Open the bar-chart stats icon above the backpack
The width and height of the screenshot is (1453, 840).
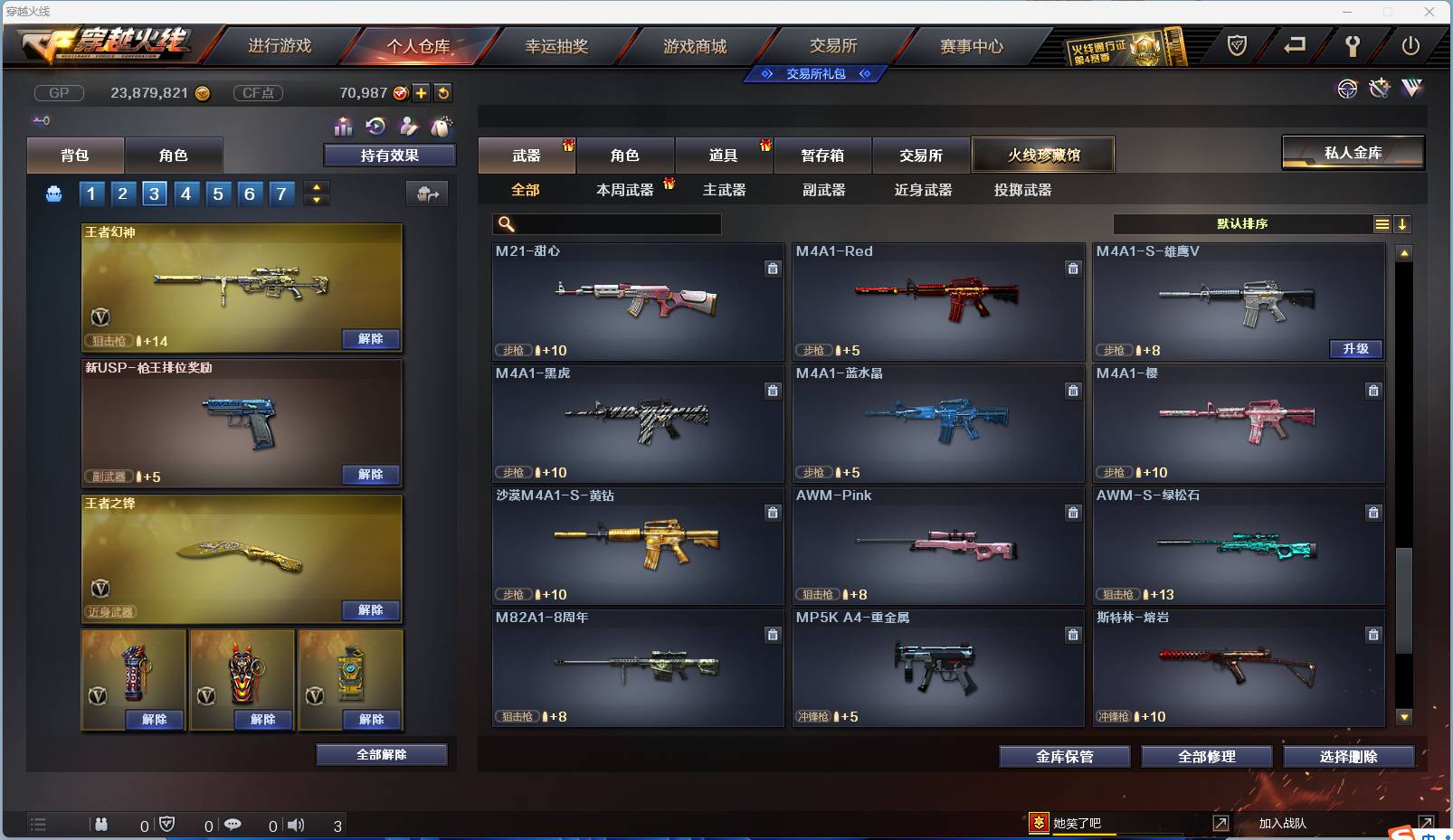click(x=344, y=127)
